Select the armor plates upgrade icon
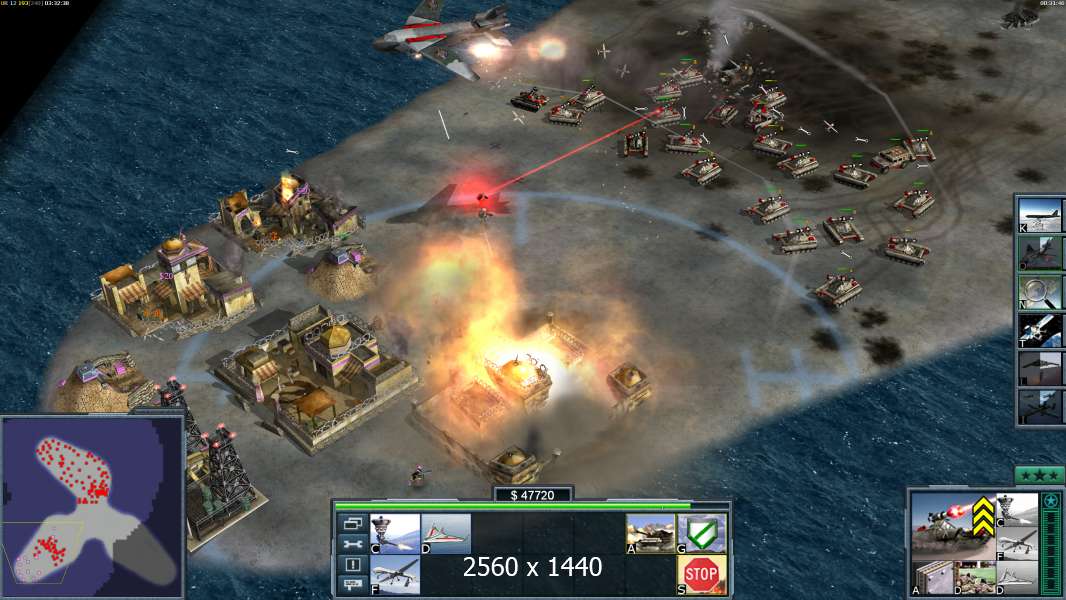 pos(931,577)
